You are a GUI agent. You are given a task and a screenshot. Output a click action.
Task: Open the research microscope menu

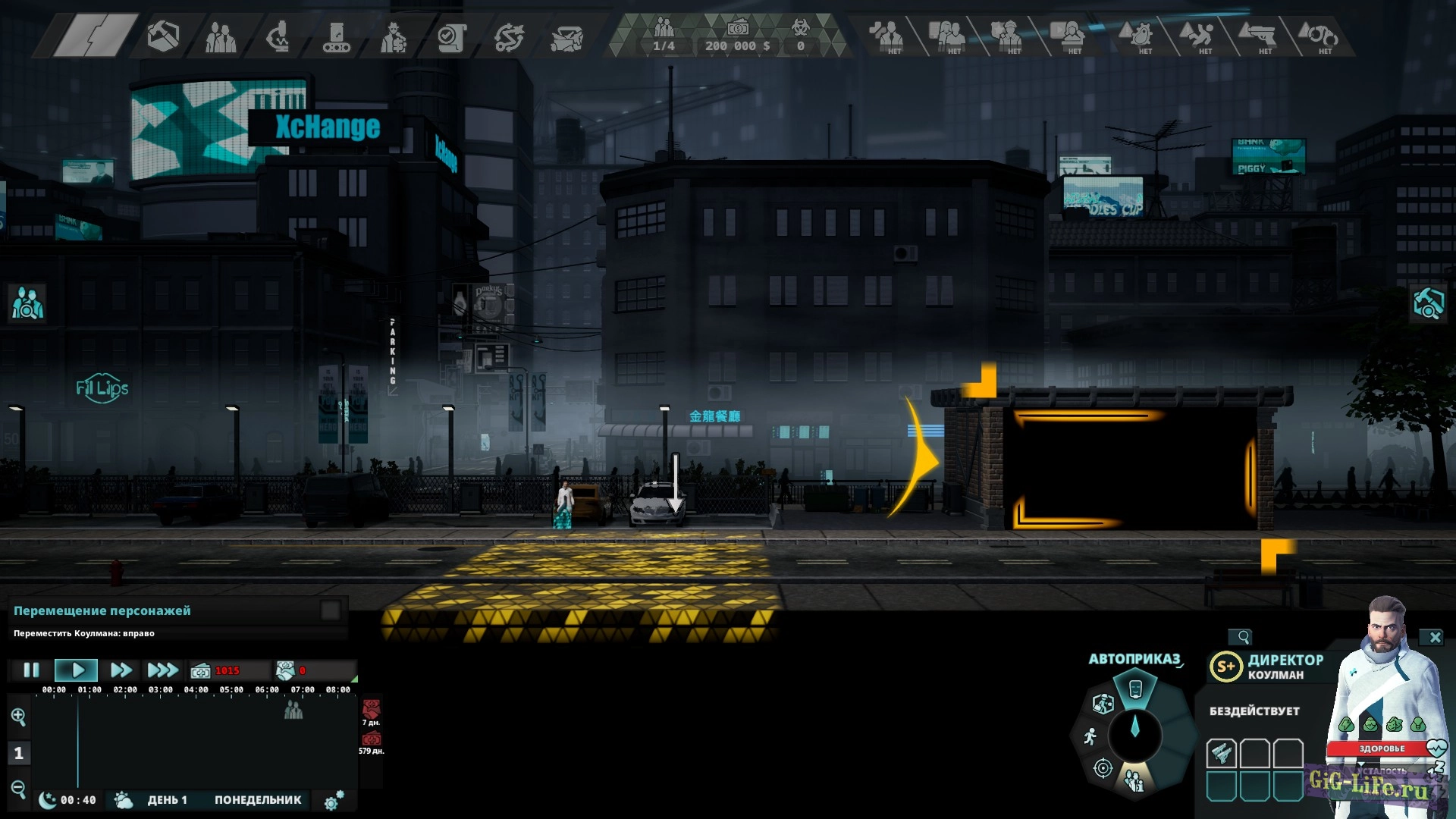click(278, 36)
